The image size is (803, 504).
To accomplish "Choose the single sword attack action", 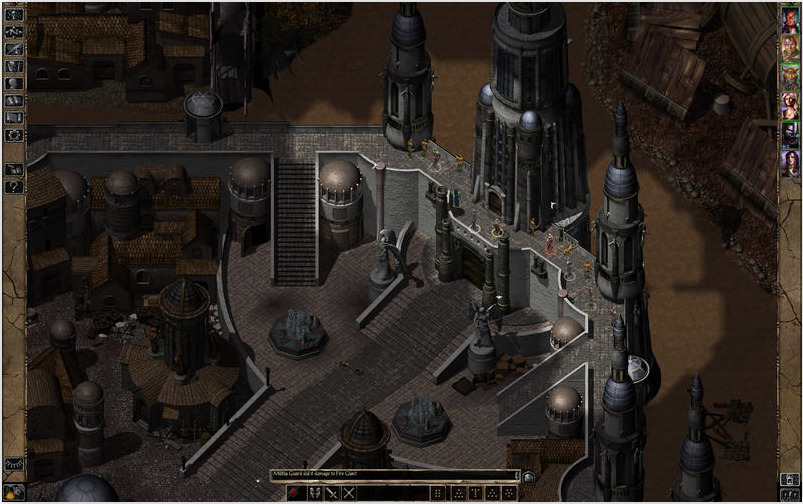I will tap(332, 493).
